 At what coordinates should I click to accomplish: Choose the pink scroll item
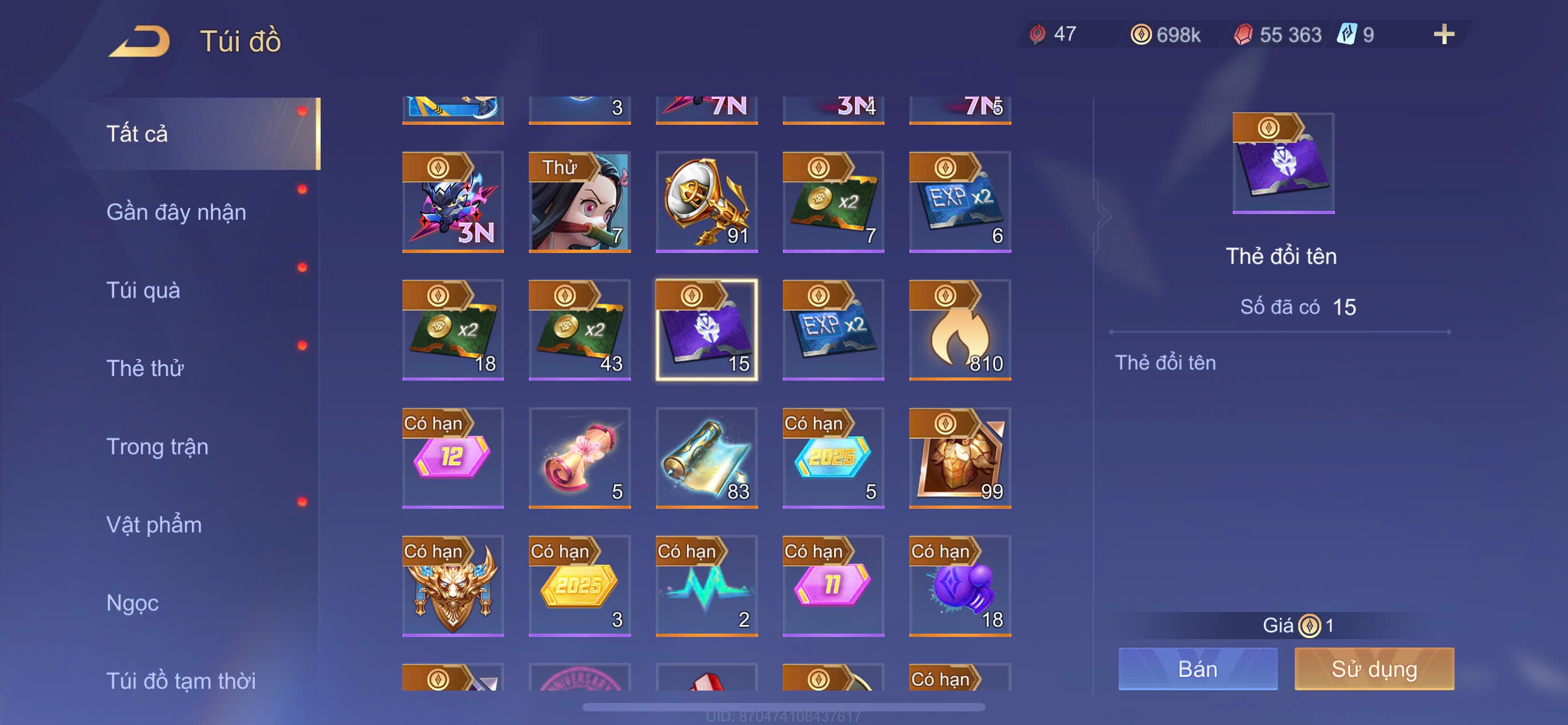tap(580, 458)
